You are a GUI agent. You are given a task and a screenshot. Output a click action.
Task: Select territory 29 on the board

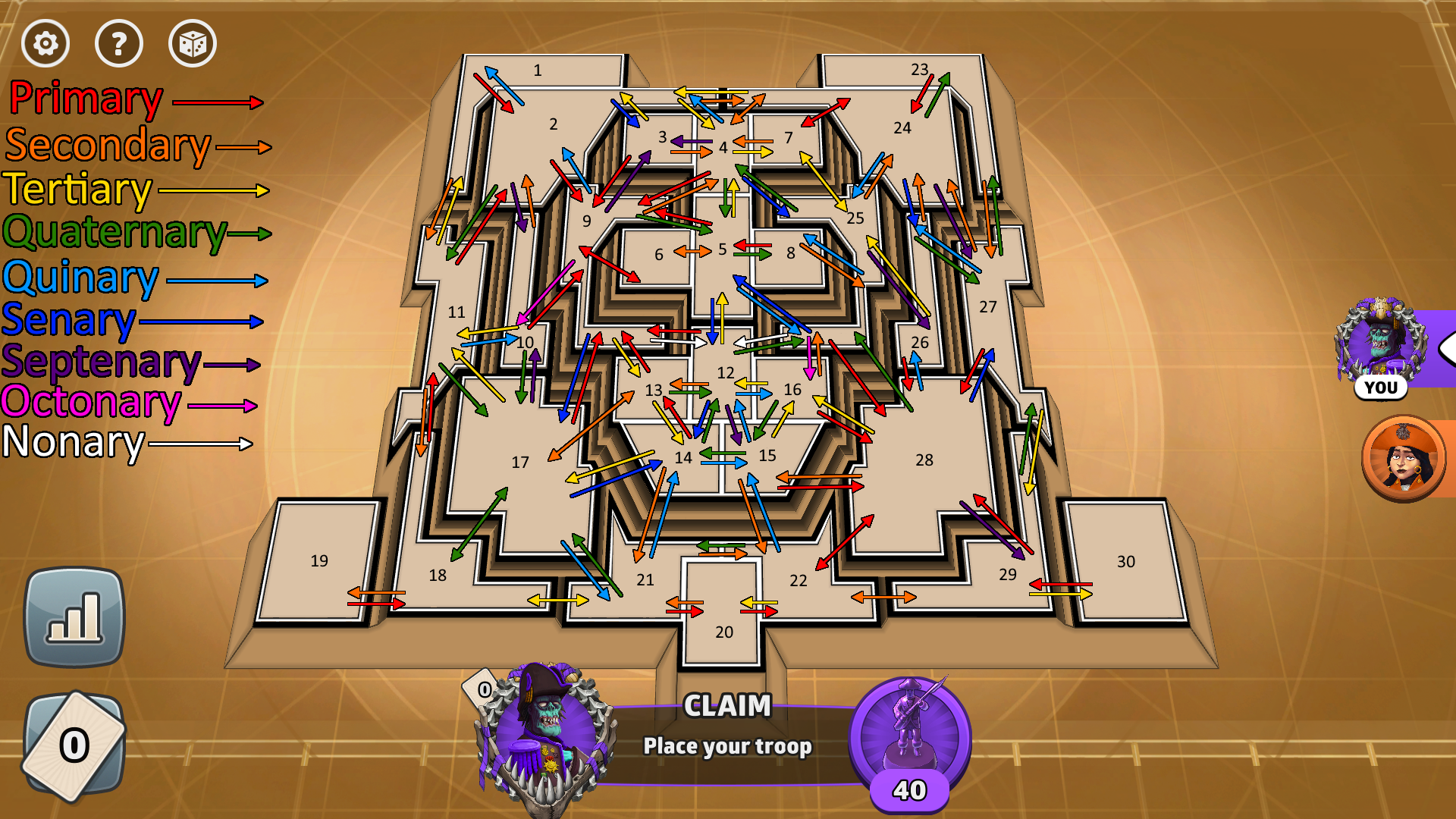1007,575
